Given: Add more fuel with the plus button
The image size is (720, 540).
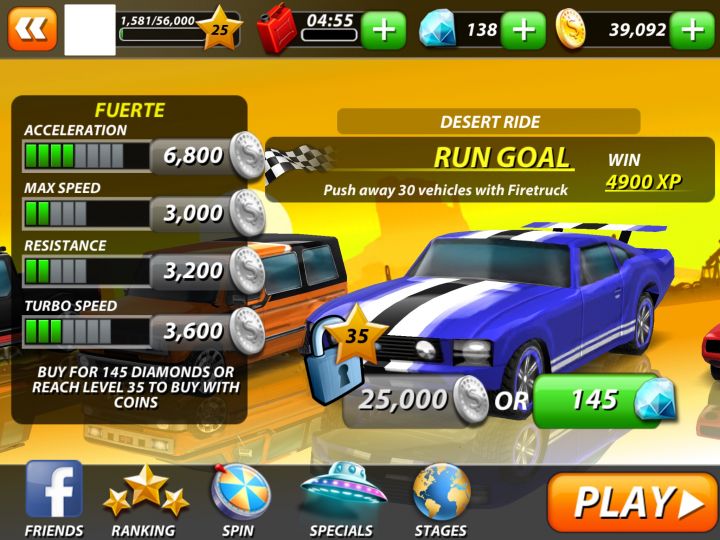Looking at the screenshot, I should coord(383,30).
